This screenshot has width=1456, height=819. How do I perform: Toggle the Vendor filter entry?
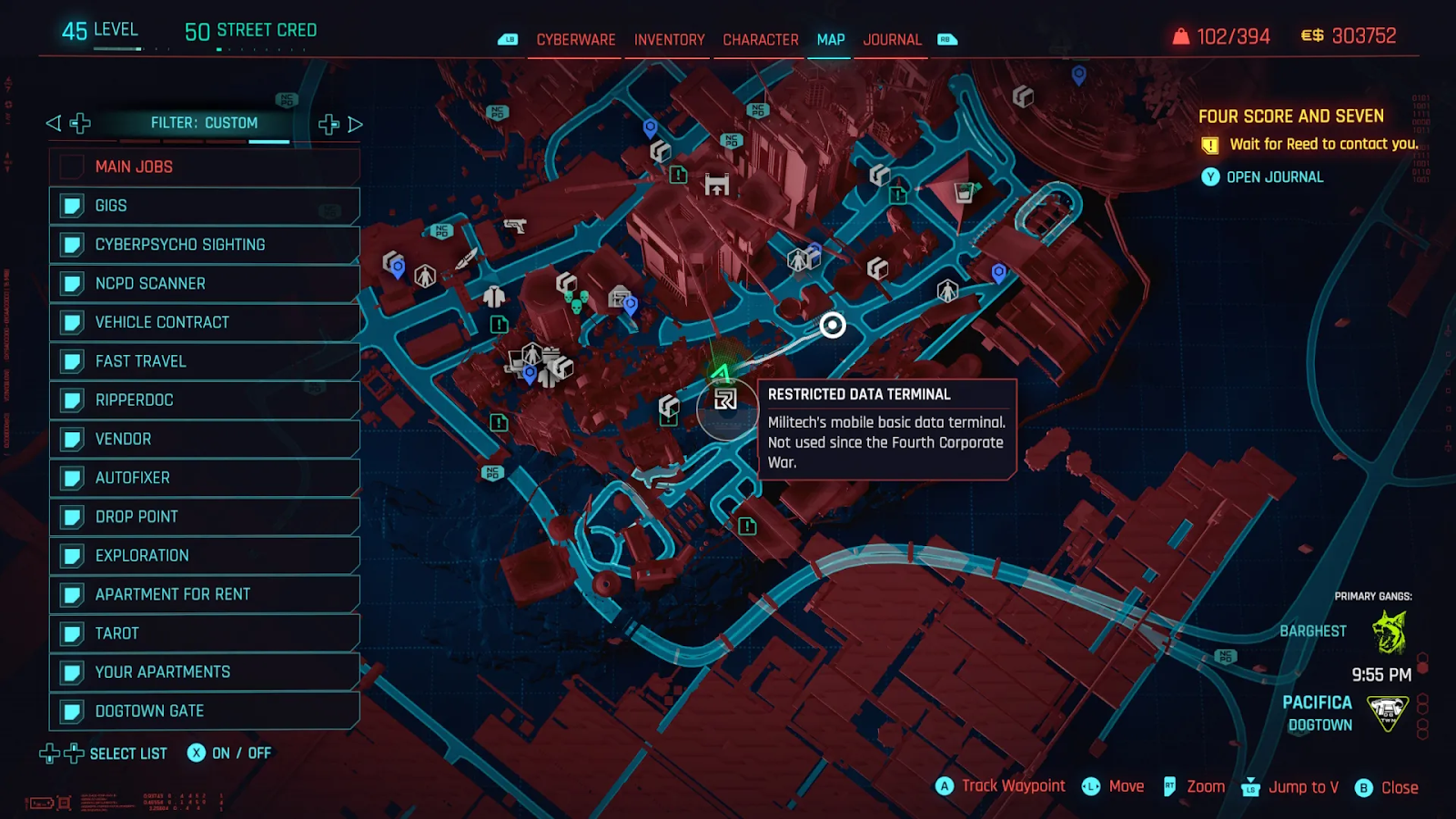click(205, 440)
